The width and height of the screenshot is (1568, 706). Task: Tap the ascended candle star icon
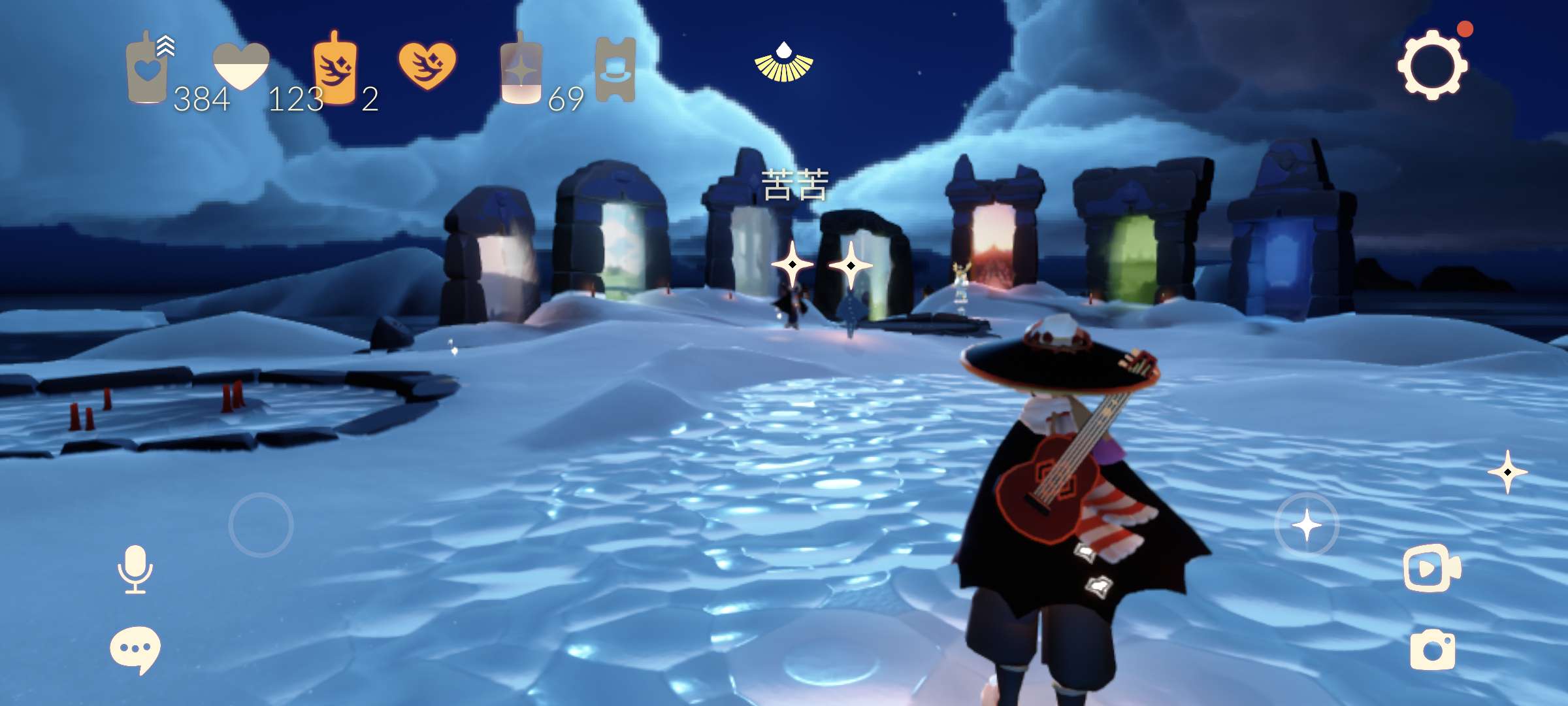(521, 69)
